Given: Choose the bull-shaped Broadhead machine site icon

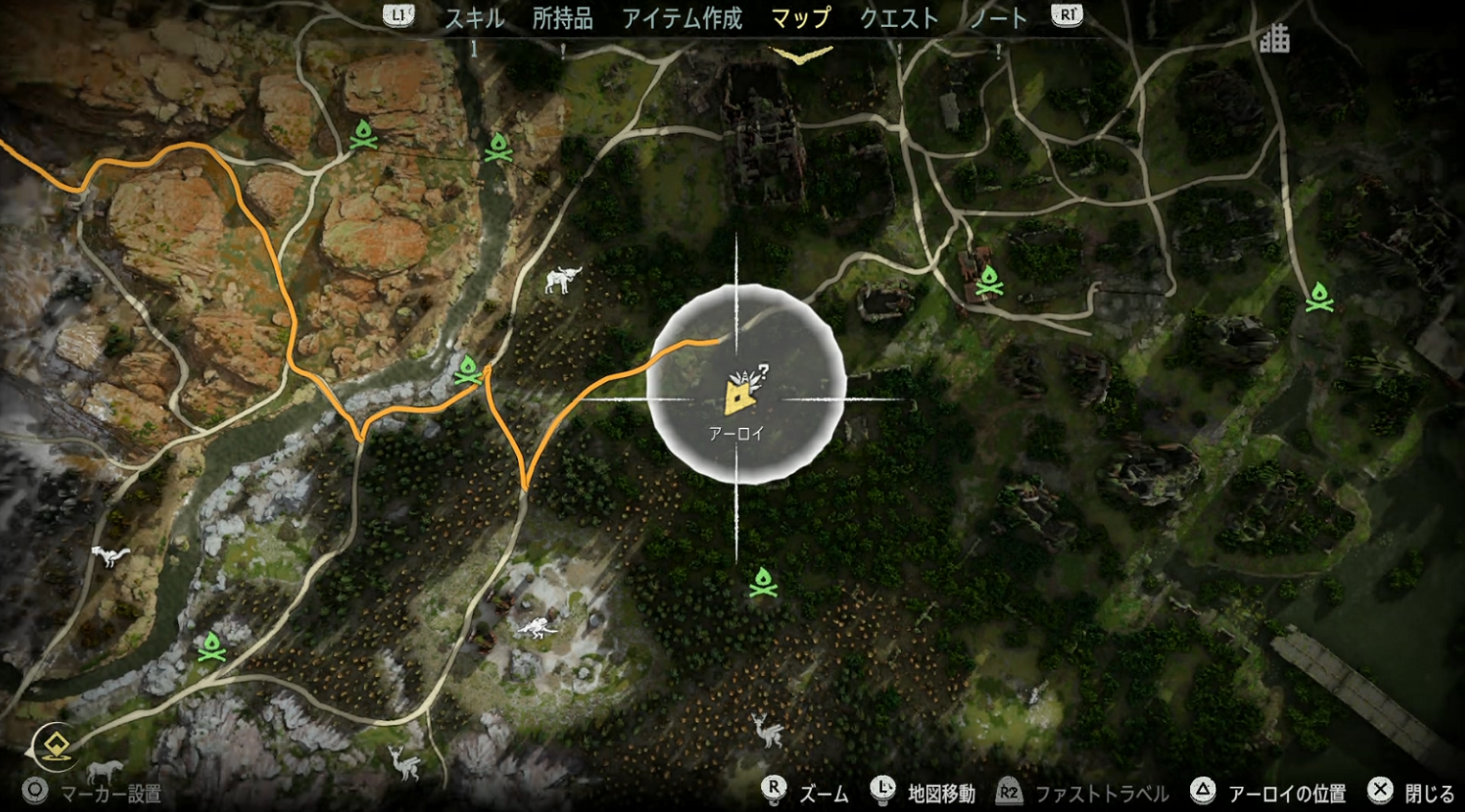Looking at the screenshot, I should [x=562, y=280].
